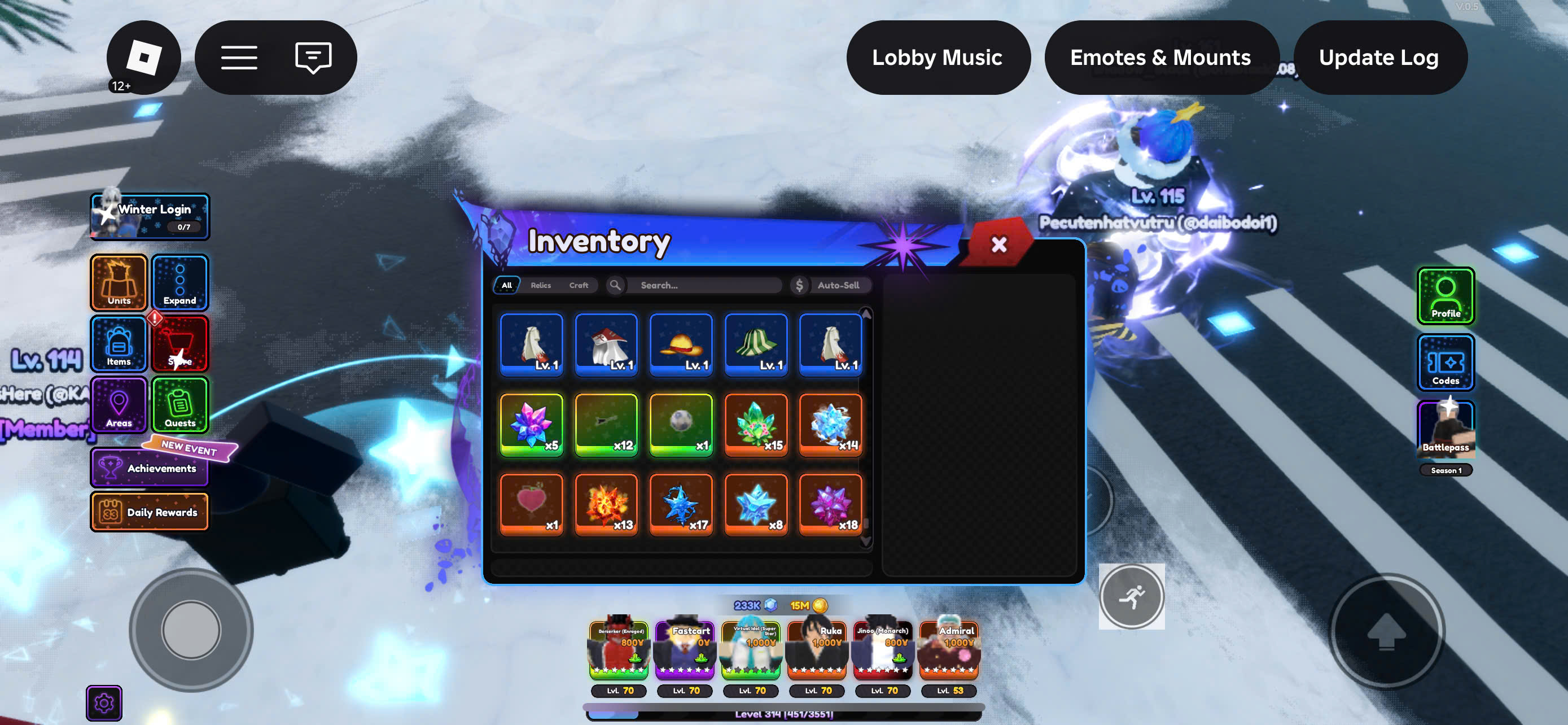Switch to the Relics tab
Image resolution: width=1568 pixels, height=725 pixels.
[541, 285]
